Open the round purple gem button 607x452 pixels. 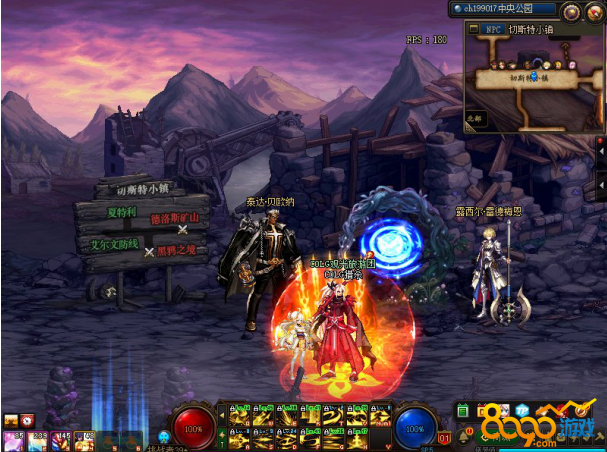pyautogui.click(x=571, y=11)
